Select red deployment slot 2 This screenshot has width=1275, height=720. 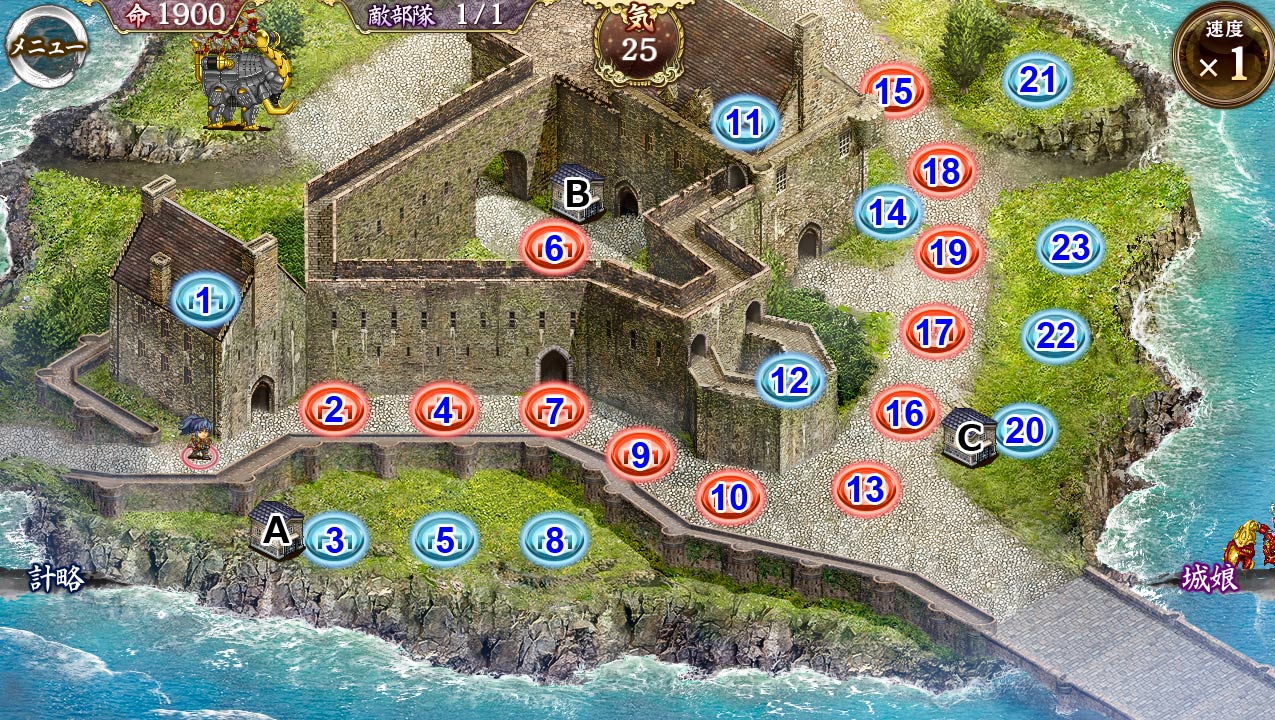(335, 409)
